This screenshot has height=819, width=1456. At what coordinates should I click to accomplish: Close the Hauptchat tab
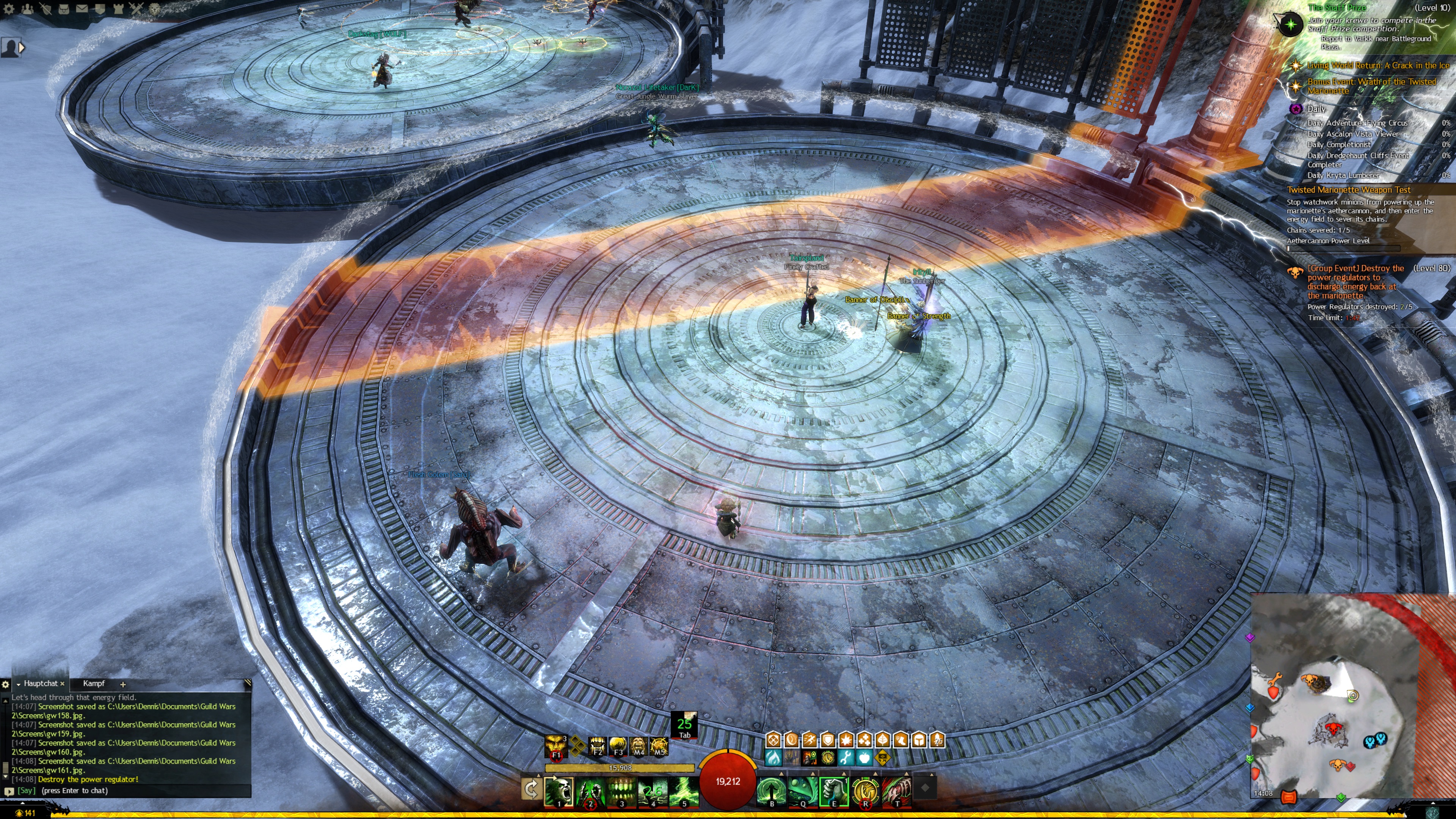point(62,684)
